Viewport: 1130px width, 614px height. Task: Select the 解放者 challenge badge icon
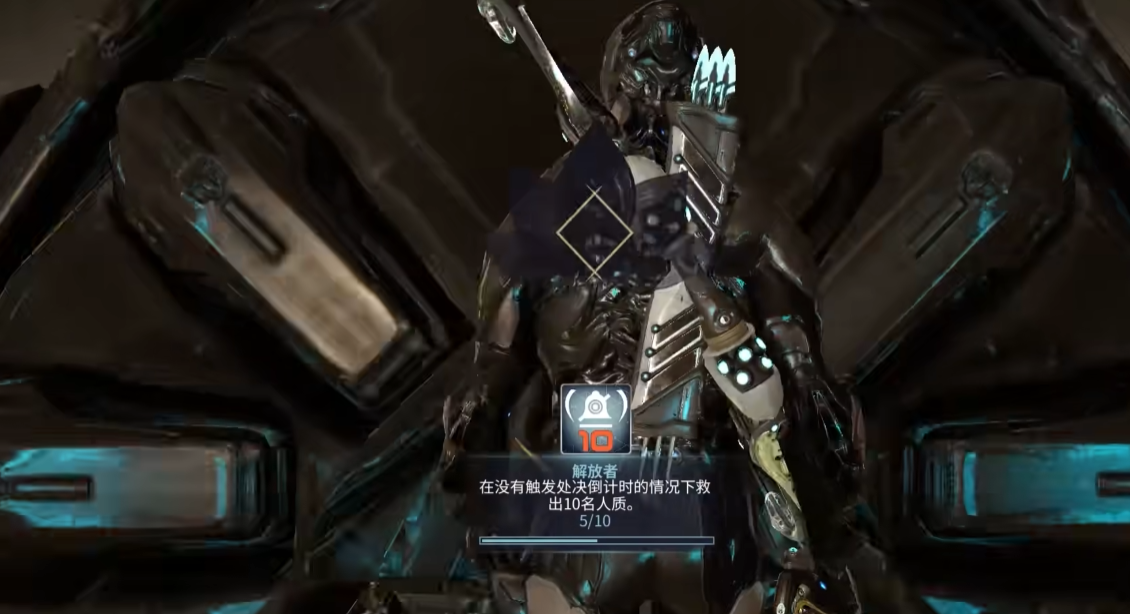[596, 419]
